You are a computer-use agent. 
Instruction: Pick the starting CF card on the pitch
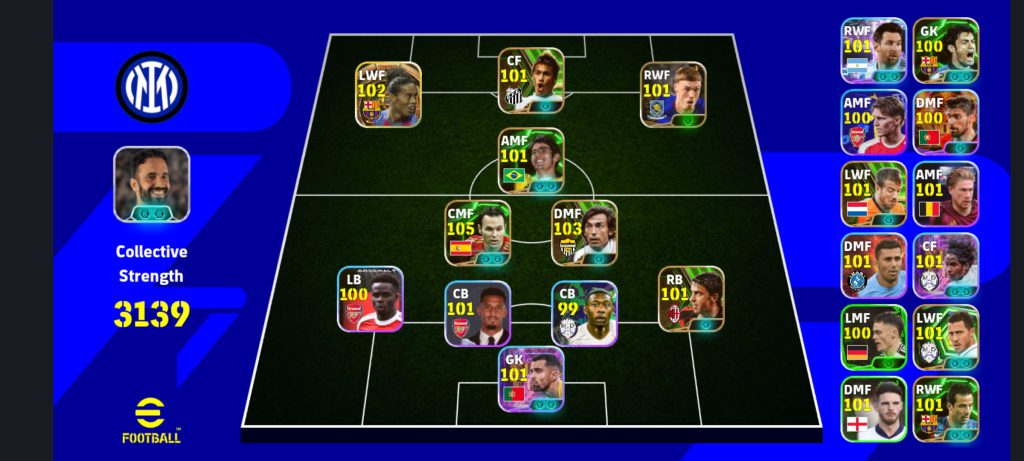pos(531,81)
